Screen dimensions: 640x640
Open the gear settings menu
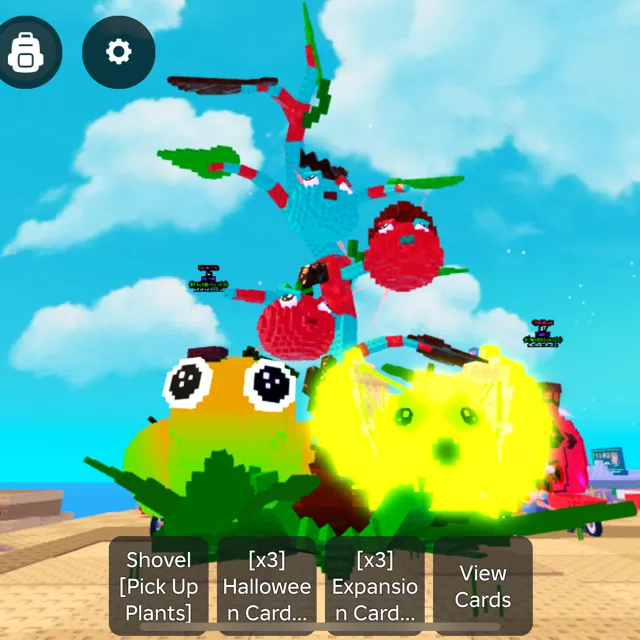point(119,53)
